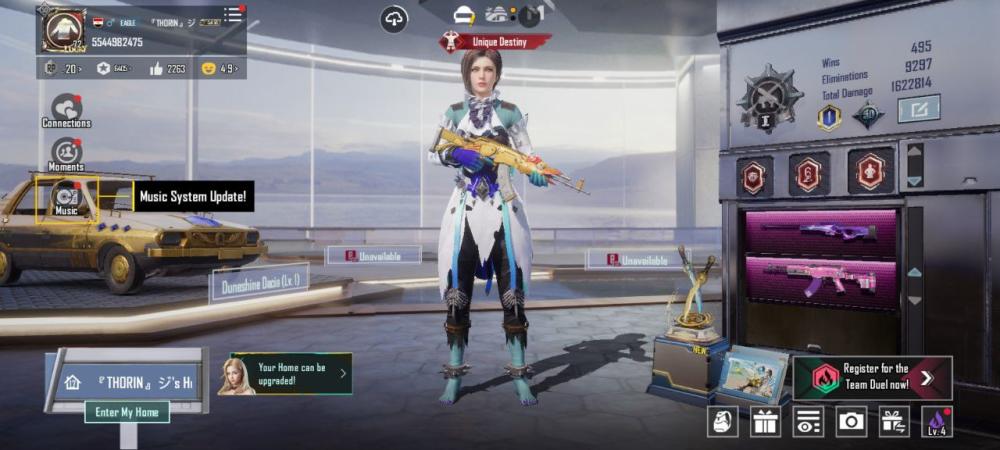Image resolution: width=1000 pixels, height=450 pixels.
Task: Open the Connections menu
Action: (x=66, y=110)
